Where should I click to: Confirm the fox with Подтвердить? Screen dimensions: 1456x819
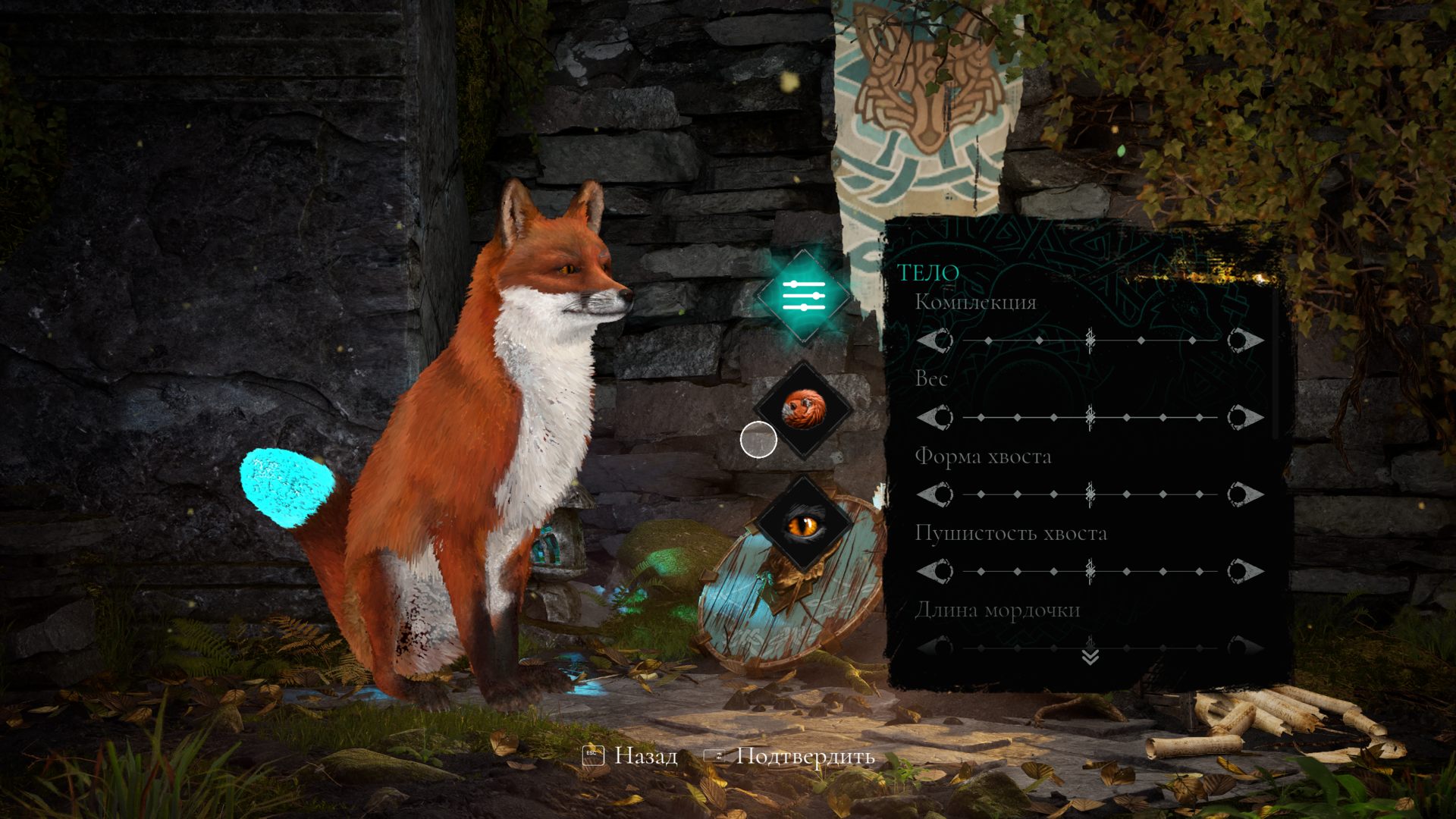(x=790, y=756)
